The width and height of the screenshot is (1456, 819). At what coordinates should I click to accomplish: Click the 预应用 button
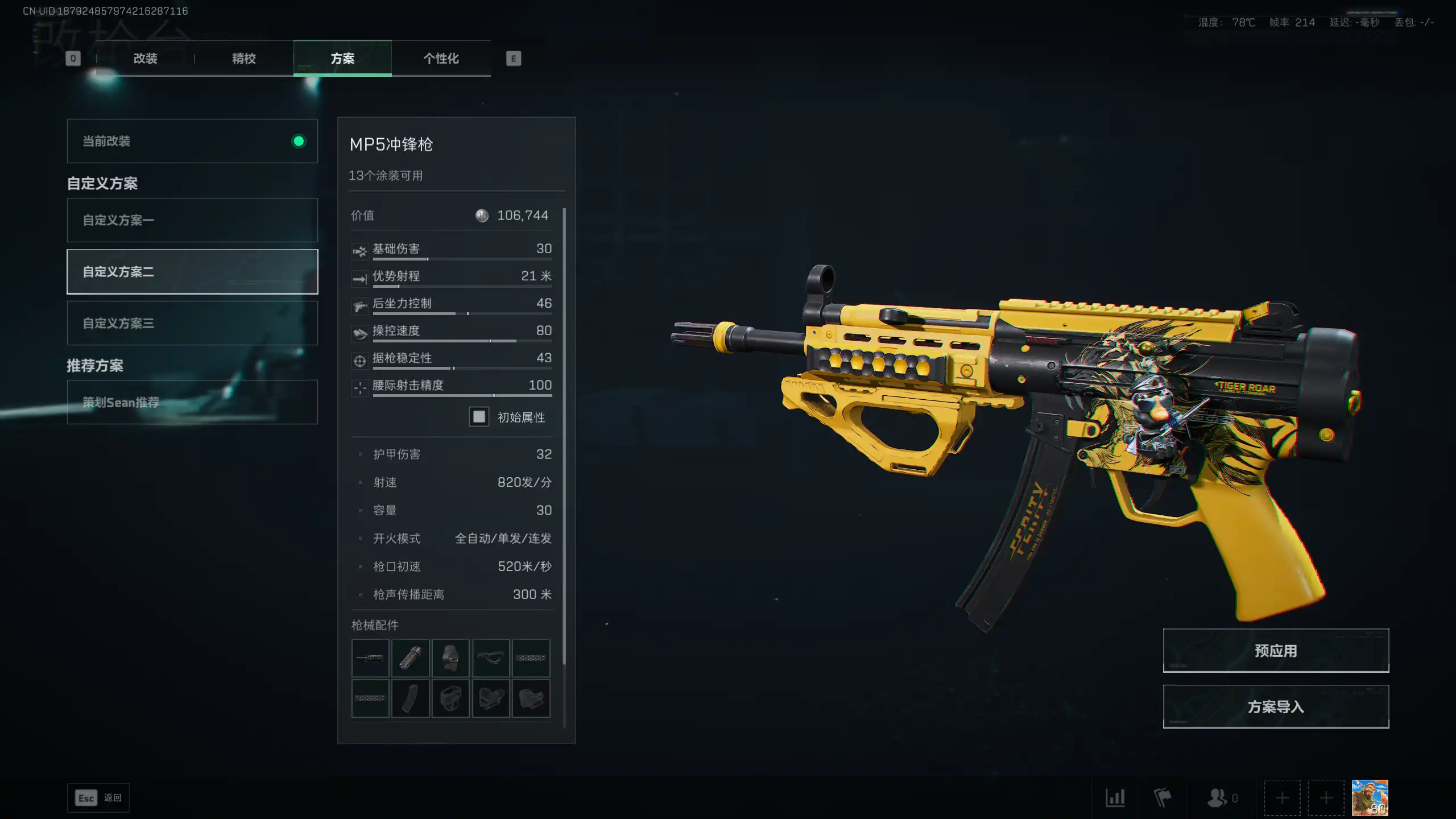tap(1276, 651)
